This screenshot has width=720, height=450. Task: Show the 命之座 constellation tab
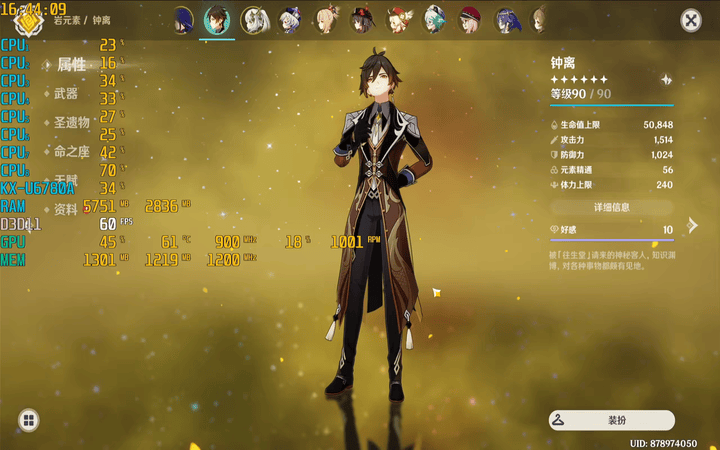[x=71, y=152]
